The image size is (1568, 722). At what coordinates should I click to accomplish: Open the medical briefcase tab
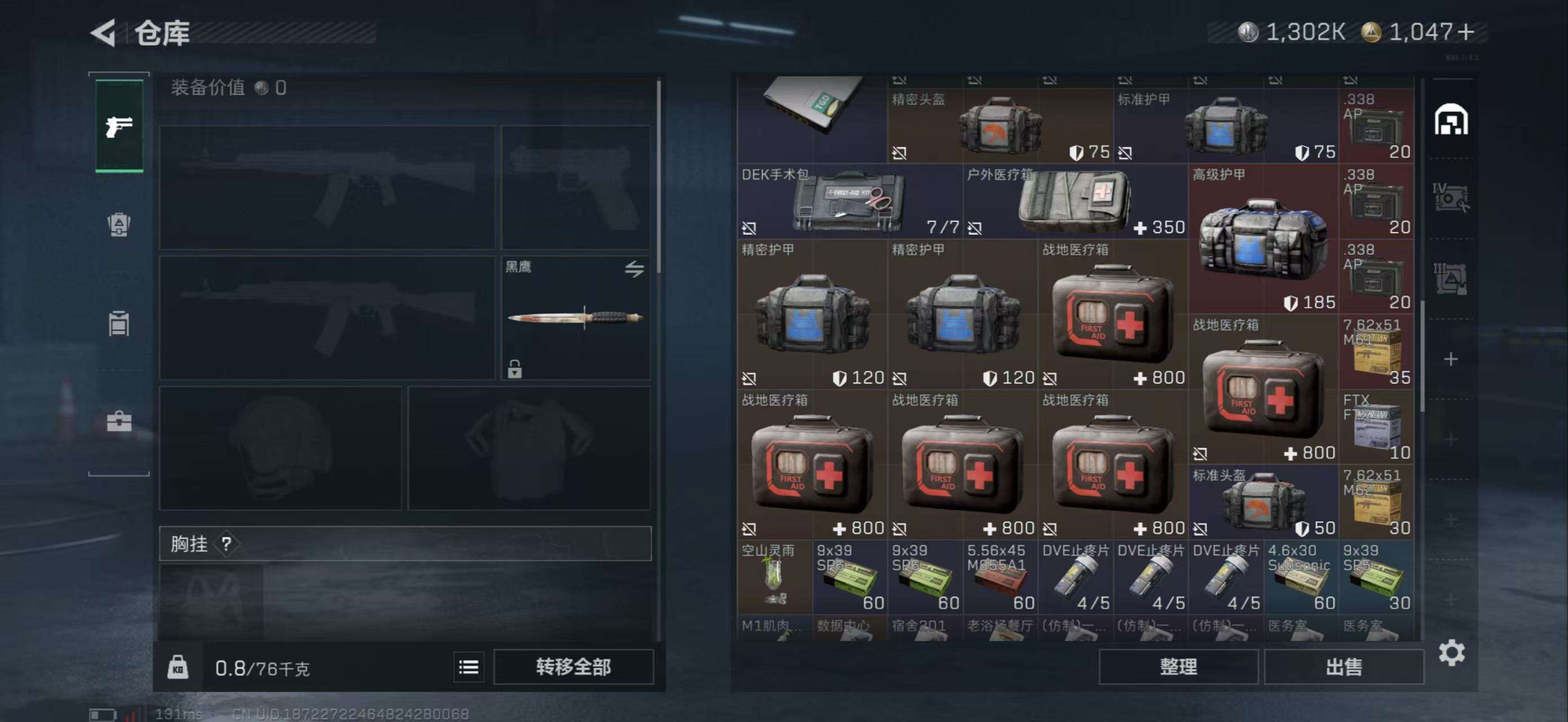[120, 421]
